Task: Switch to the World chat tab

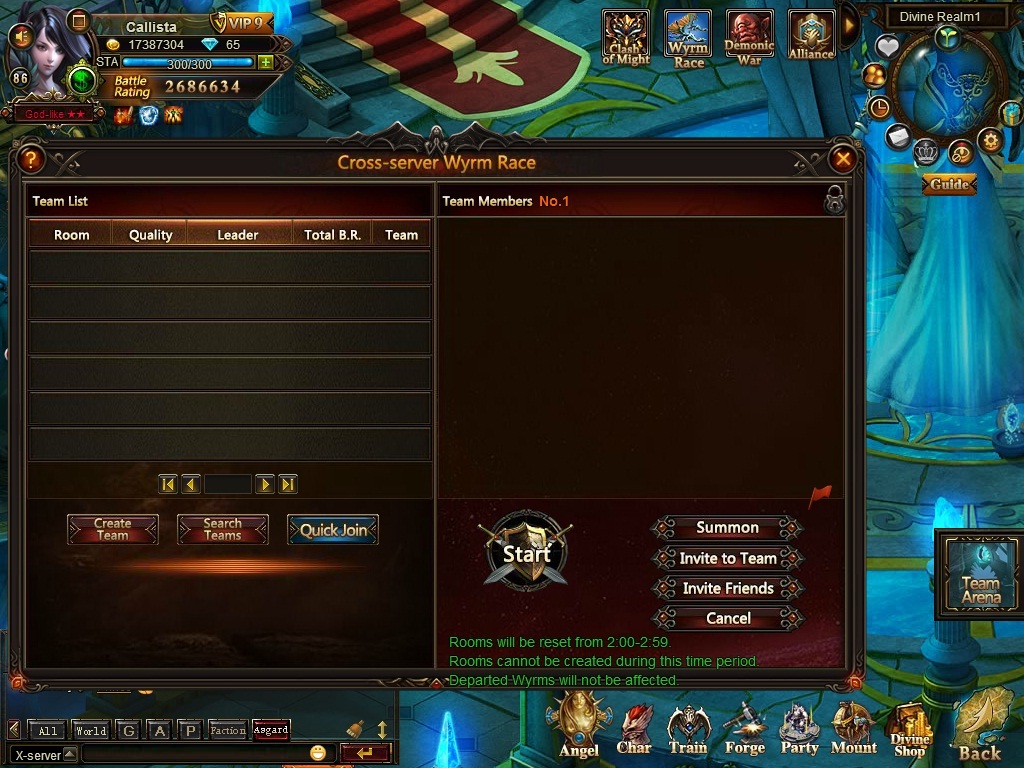Action: point(91,731)
